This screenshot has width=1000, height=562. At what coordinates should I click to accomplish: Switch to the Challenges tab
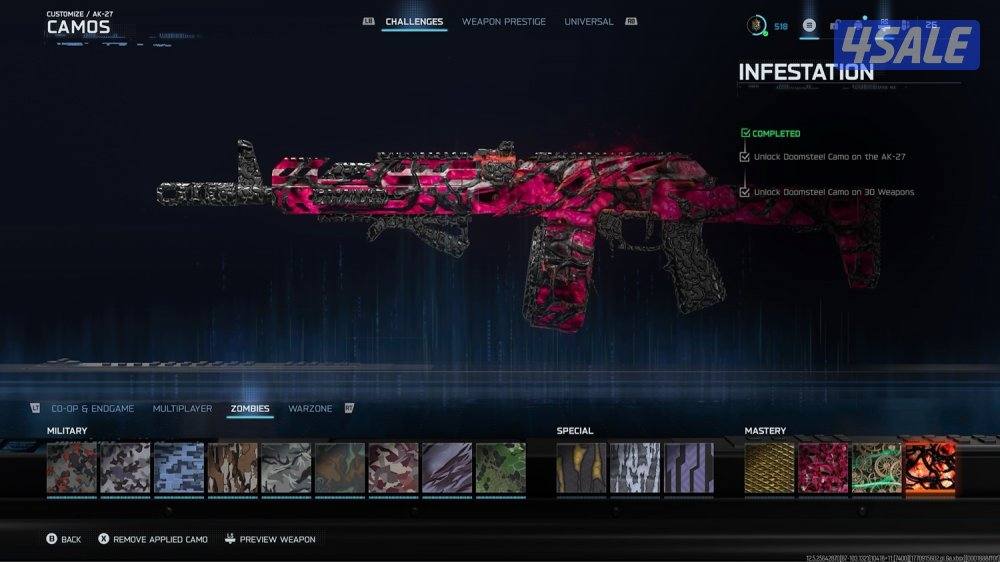click(x=414, y=22)
